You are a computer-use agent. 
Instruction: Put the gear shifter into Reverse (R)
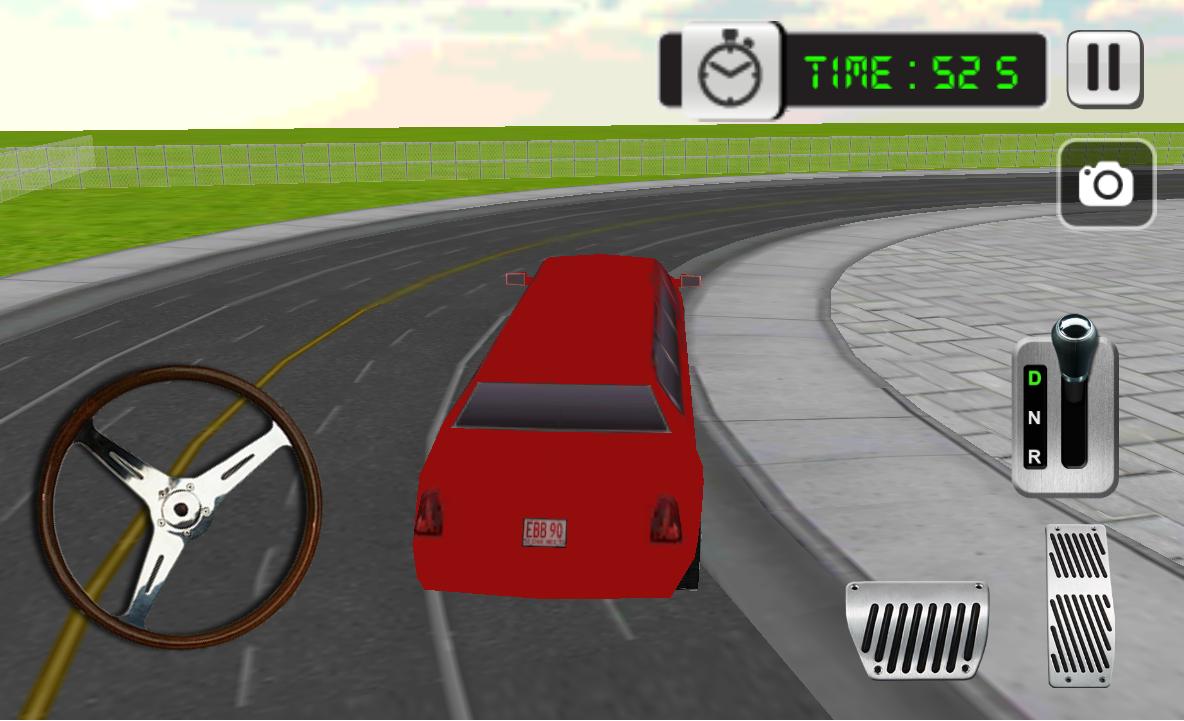[x=1035, y=456]
